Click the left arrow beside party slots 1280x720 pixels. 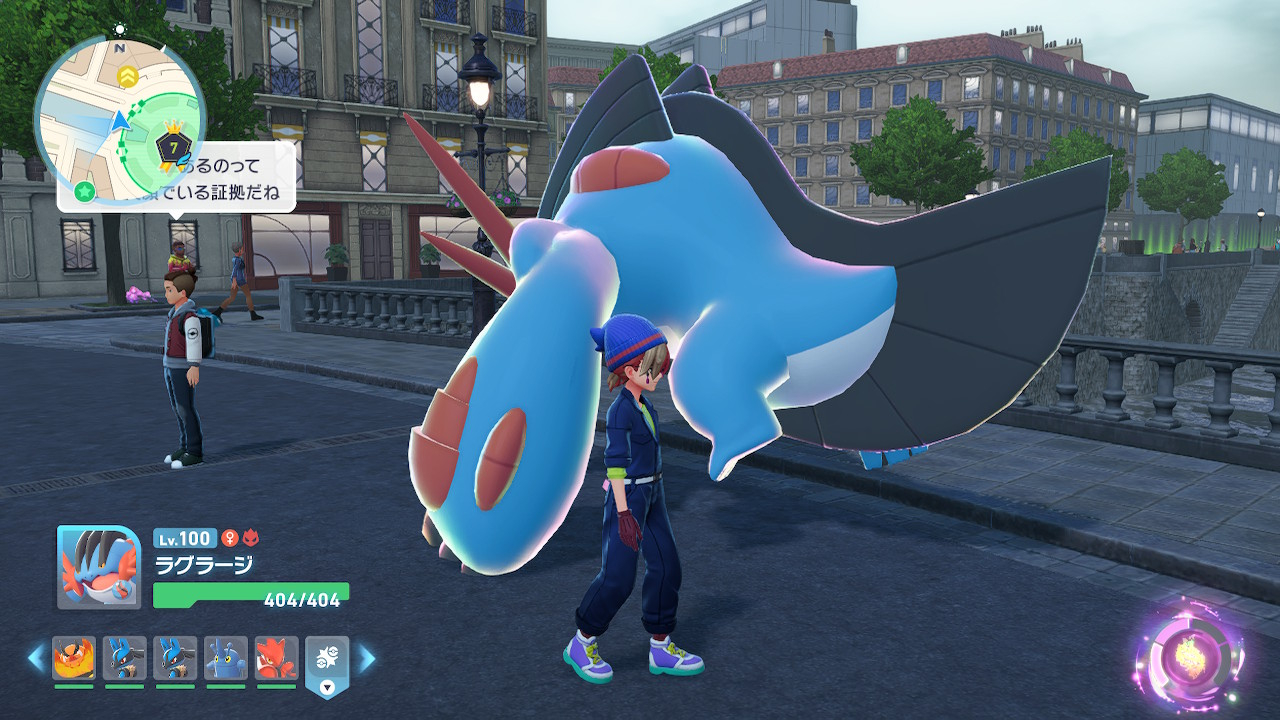[x=36, y=657]
